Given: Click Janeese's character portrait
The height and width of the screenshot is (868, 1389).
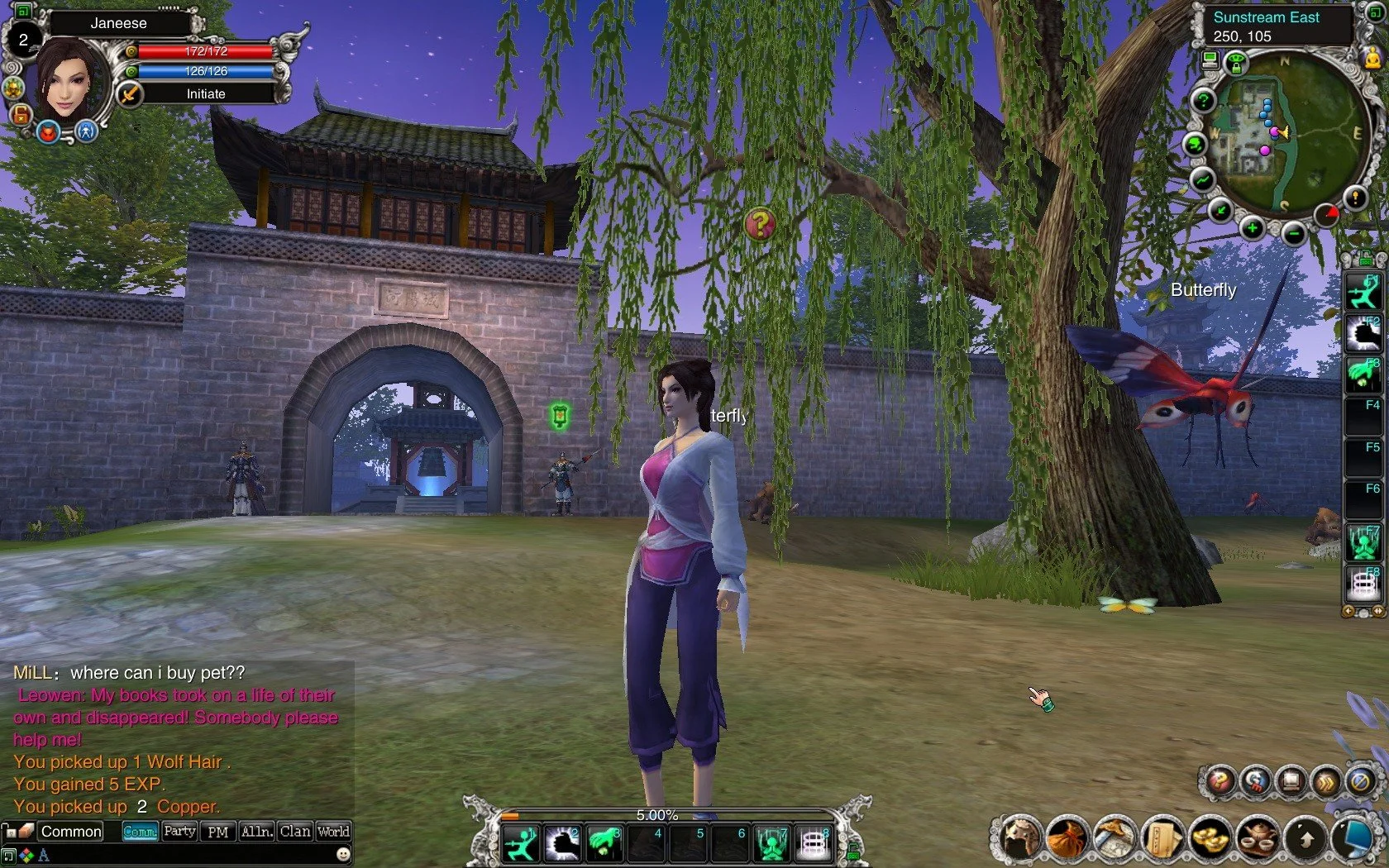Looking at the screenshot, I should coord(69,80).
